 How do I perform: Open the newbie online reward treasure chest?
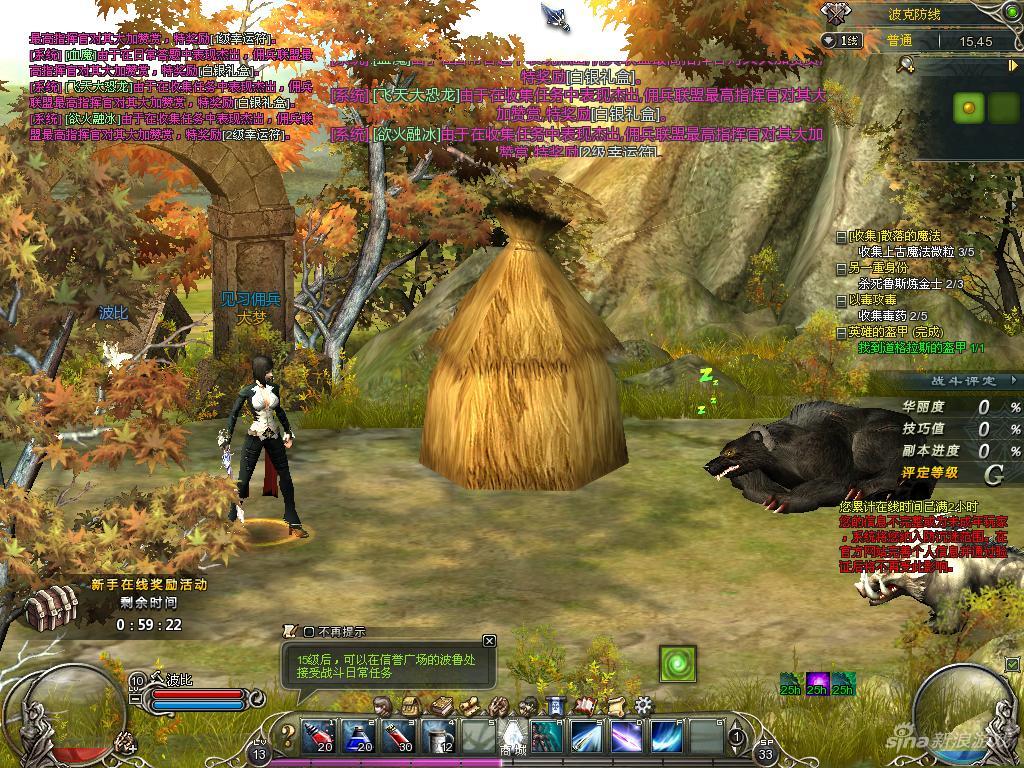pyautogui.click(x=52, y=606)
